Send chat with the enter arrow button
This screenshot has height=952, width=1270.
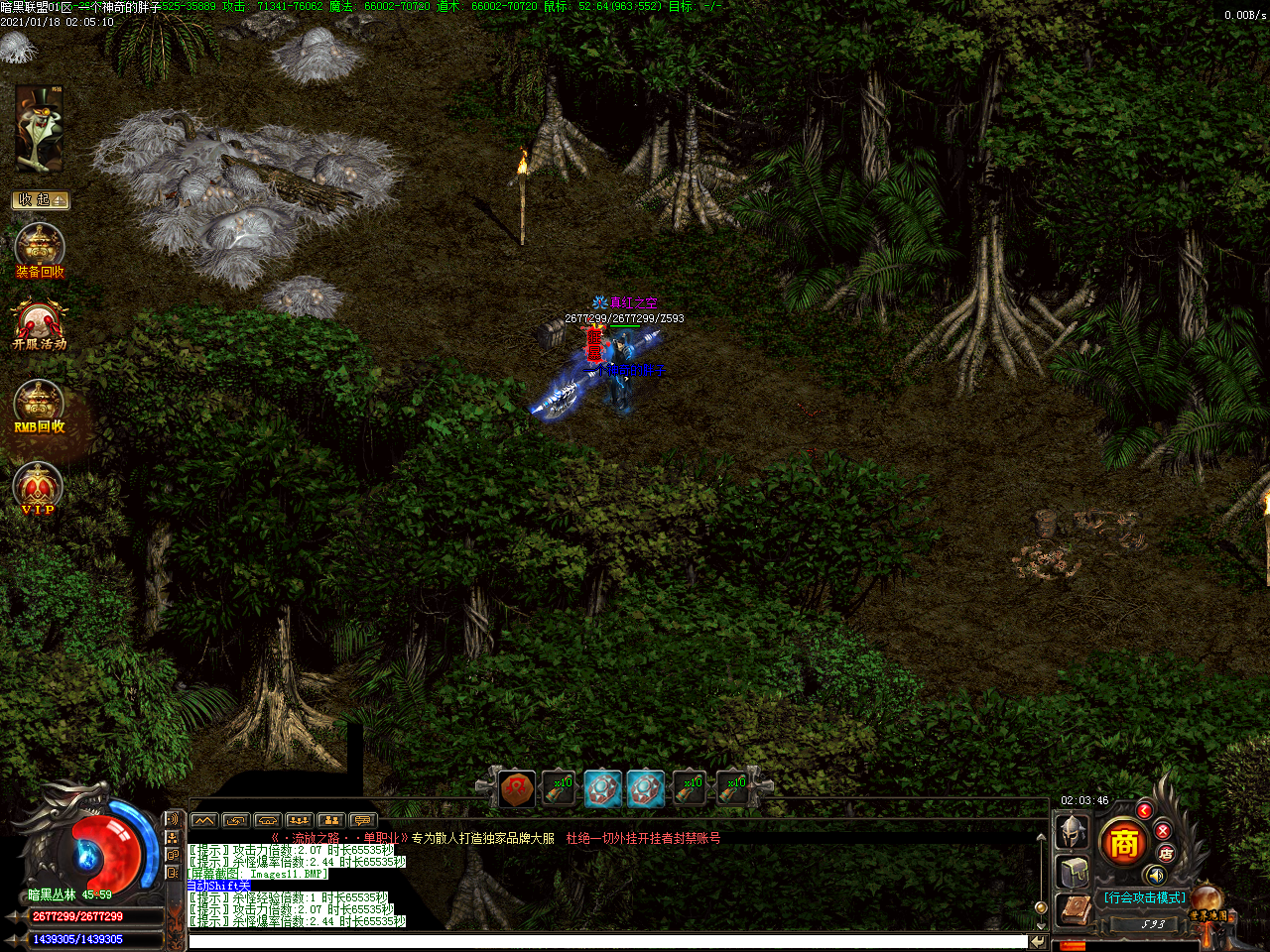[1037, 941]
